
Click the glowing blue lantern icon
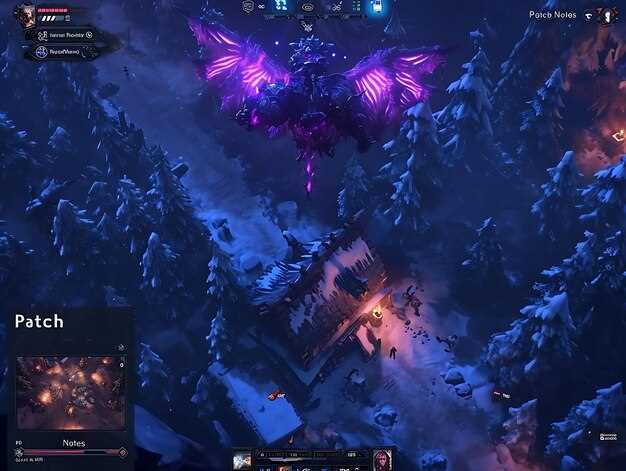[377, 7]
